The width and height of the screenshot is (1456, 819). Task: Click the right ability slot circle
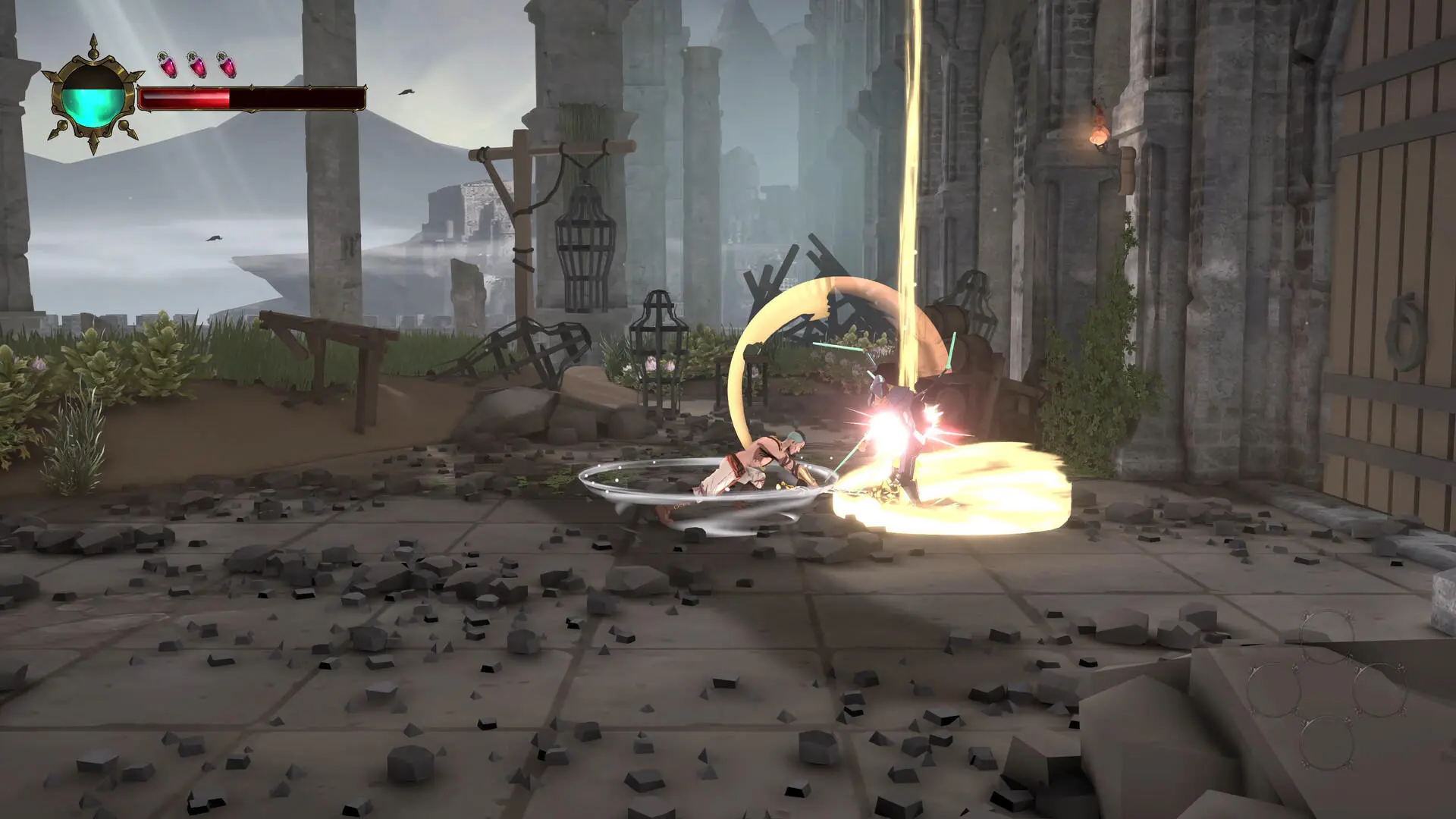[1382, 689]
